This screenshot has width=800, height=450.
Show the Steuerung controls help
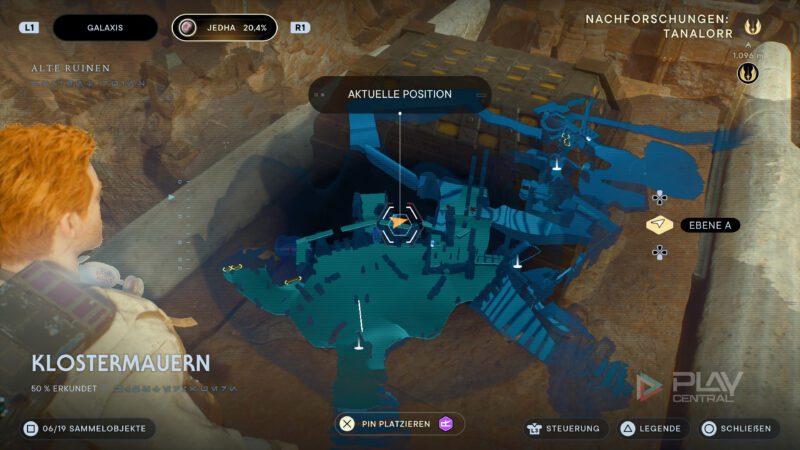(564, 428)
